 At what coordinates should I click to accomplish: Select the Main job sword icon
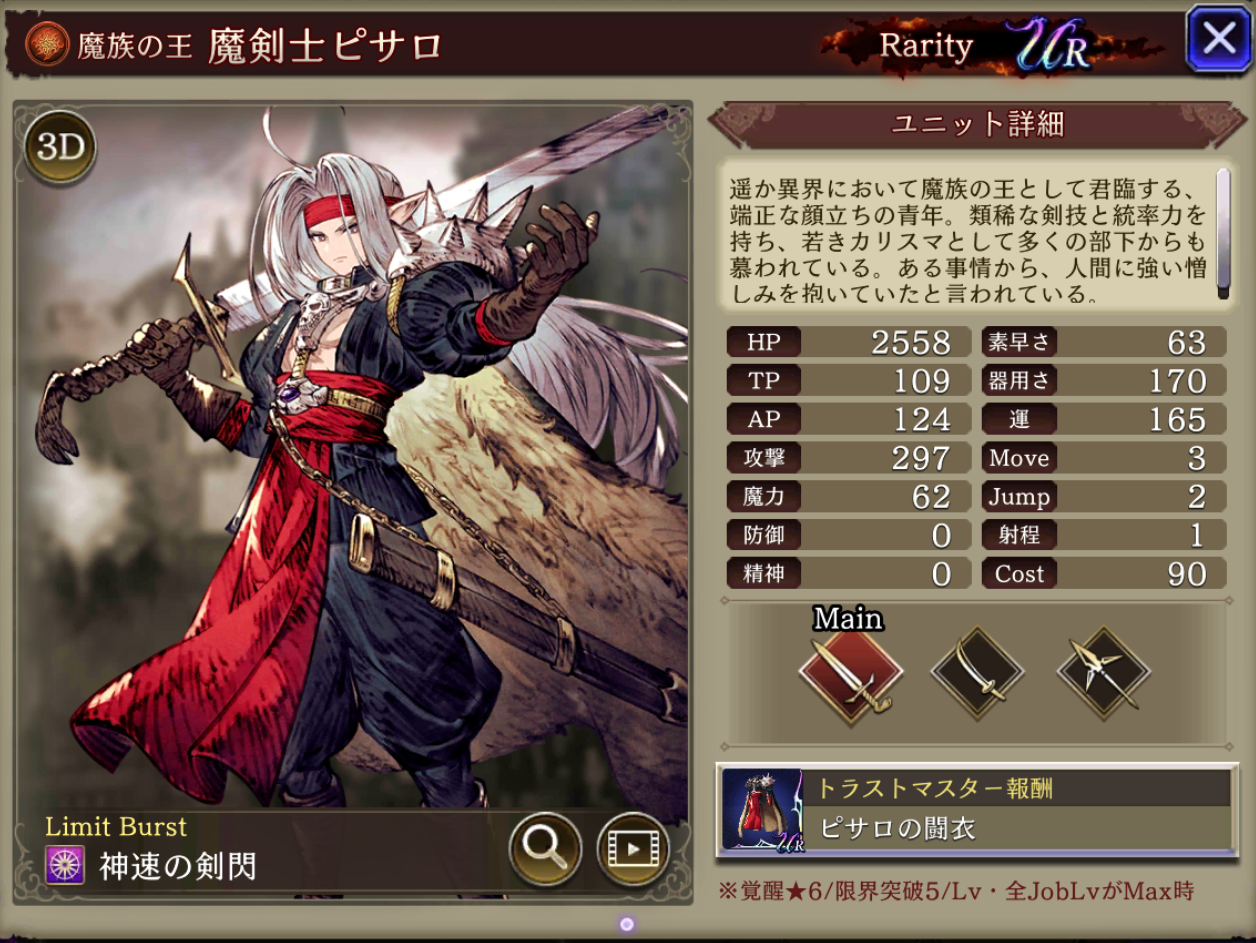(x=851, y=673)
